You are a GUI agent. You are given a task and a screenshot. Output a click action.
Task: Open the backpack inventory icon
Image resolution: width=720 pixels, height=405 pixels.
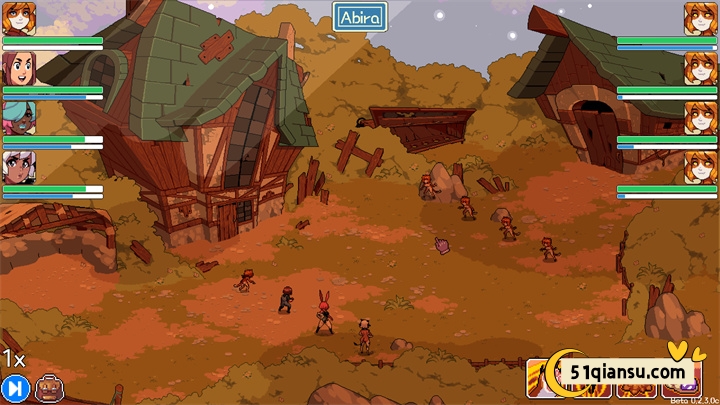click(x=47, y=388)
